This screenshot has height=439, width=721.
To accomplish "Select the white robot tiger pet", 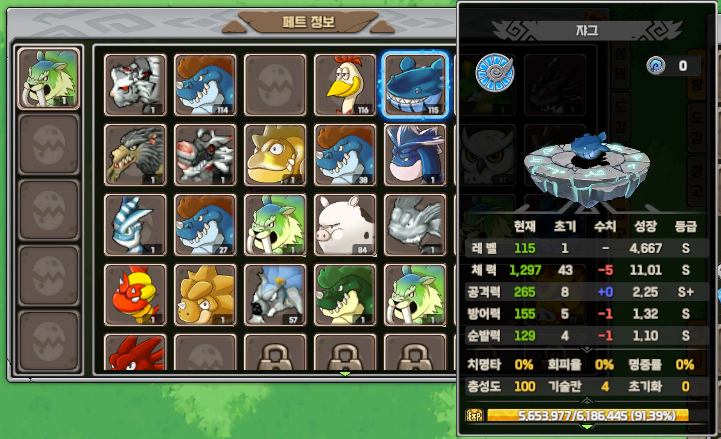I will pos(135,84).
